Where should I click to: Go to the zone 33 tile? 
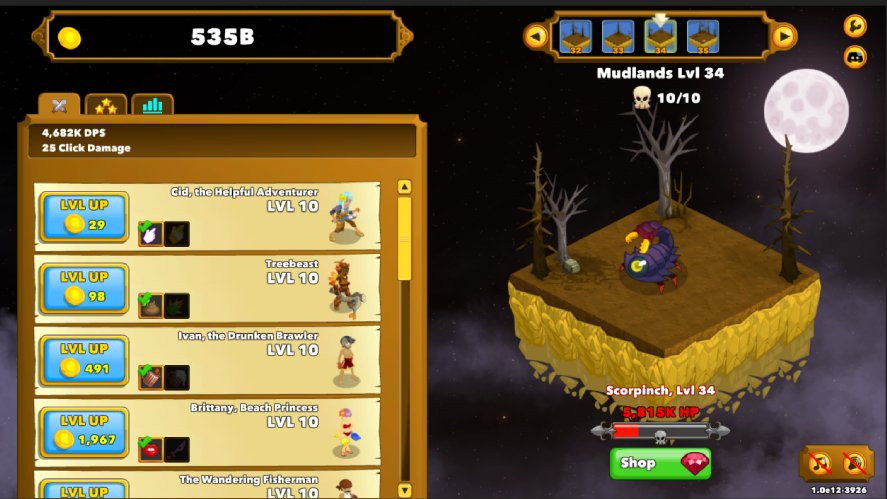coord(618,36)
